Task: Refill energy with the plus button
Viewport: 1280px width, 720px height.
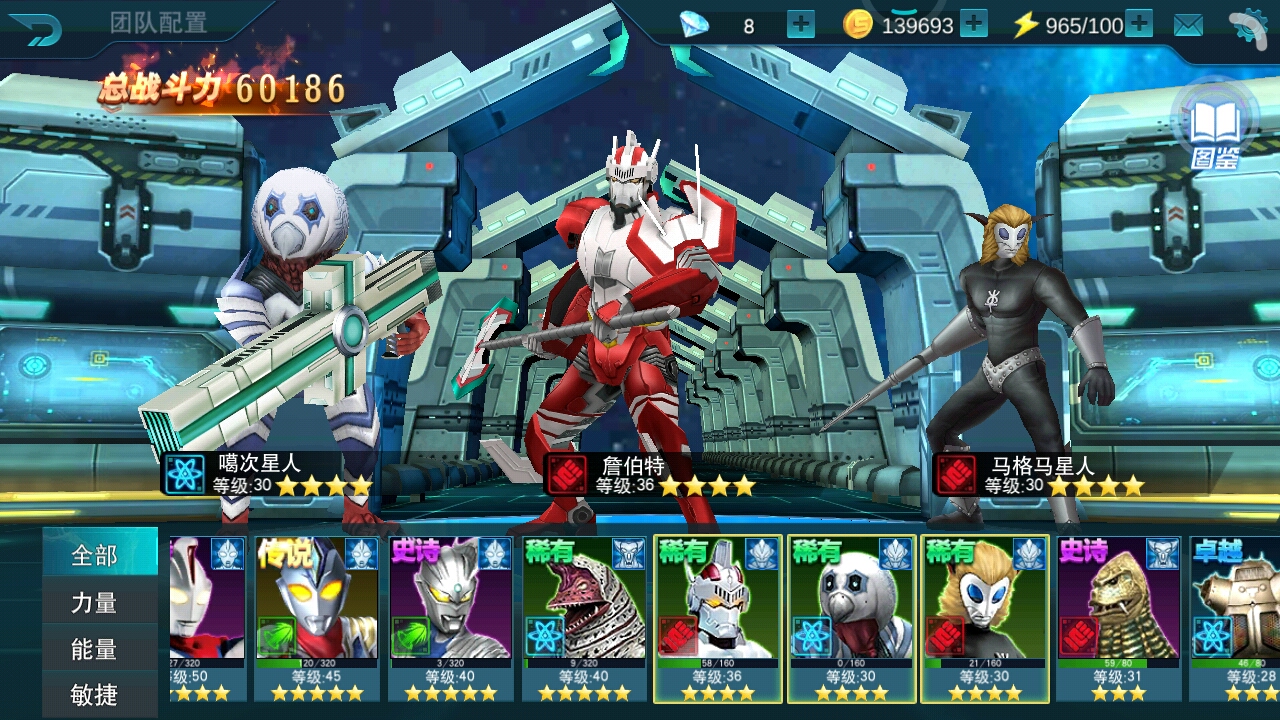Action: point(1139,24)
